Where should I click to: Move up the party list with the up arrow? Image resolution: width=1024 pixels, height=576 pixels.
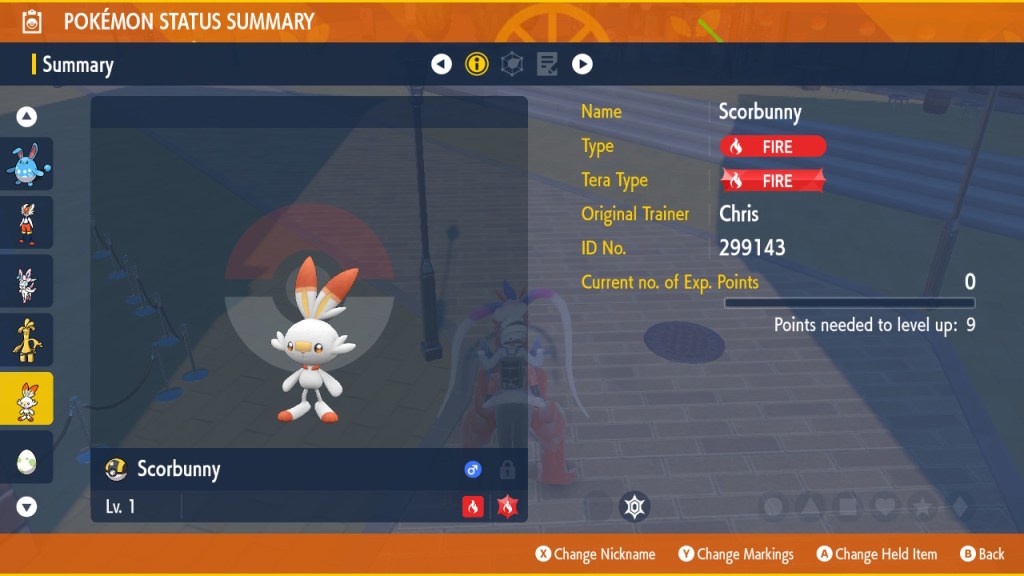click(x=27, y=117)
